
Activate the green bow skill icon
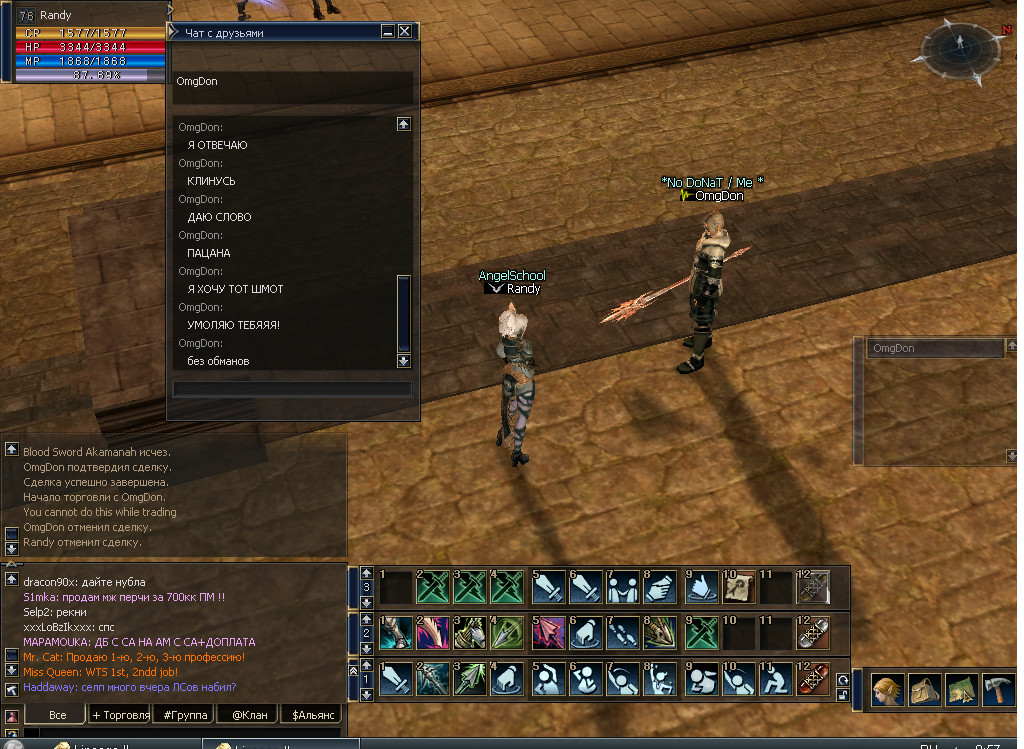pos(469,633)
